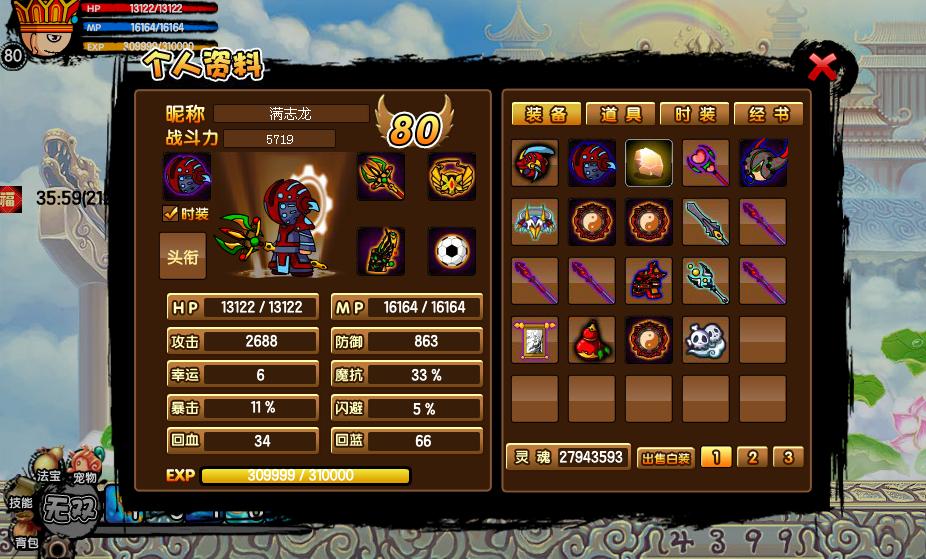Select the red gourd item
926x559 pixels.
click(x=592, y=341)
